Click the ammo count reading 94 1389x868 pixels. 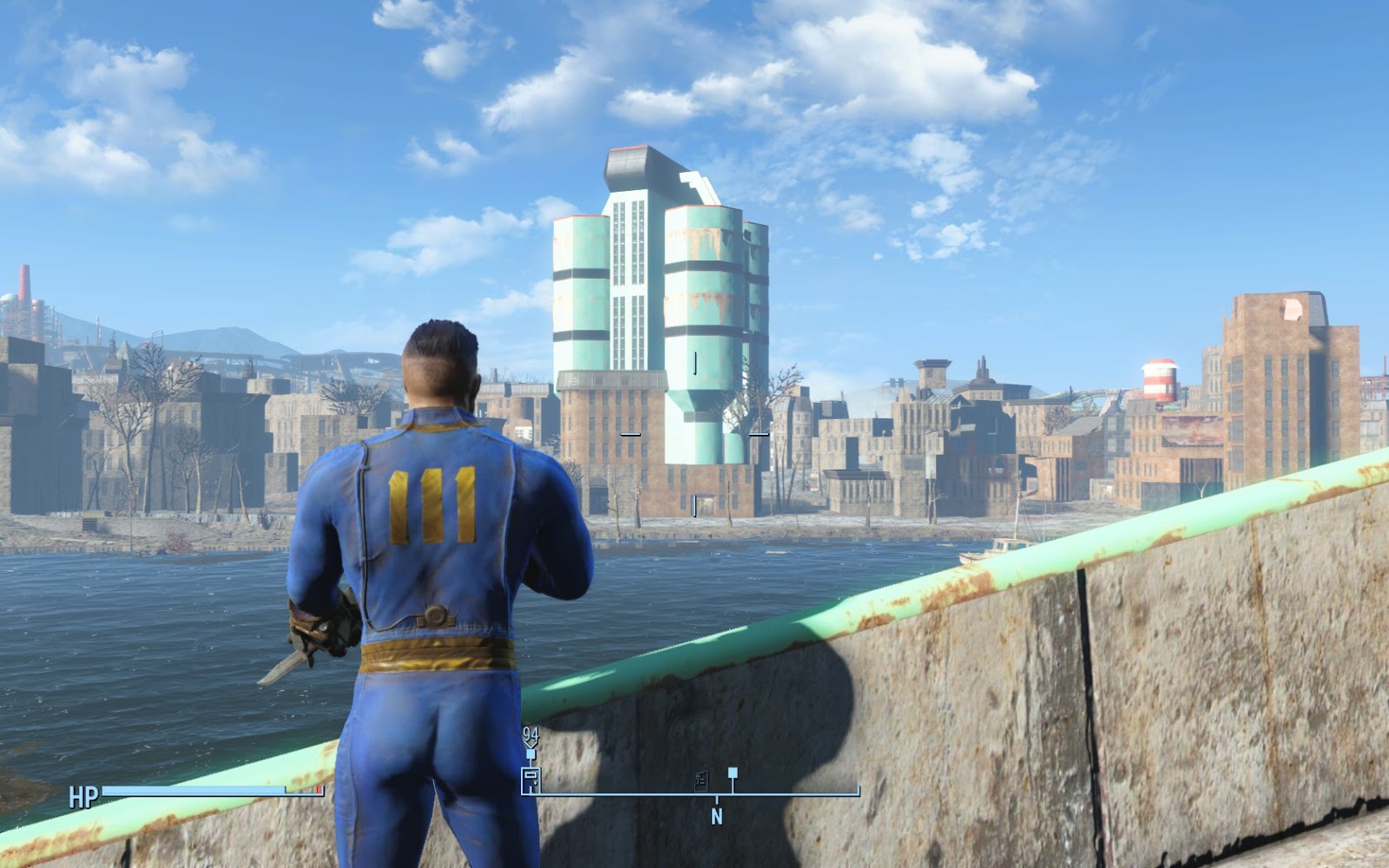coord(530,734)
